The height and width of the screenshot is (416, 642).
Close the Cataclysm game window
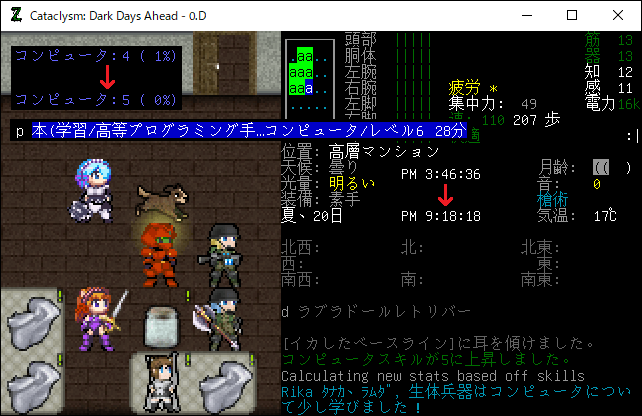(618, 15)
